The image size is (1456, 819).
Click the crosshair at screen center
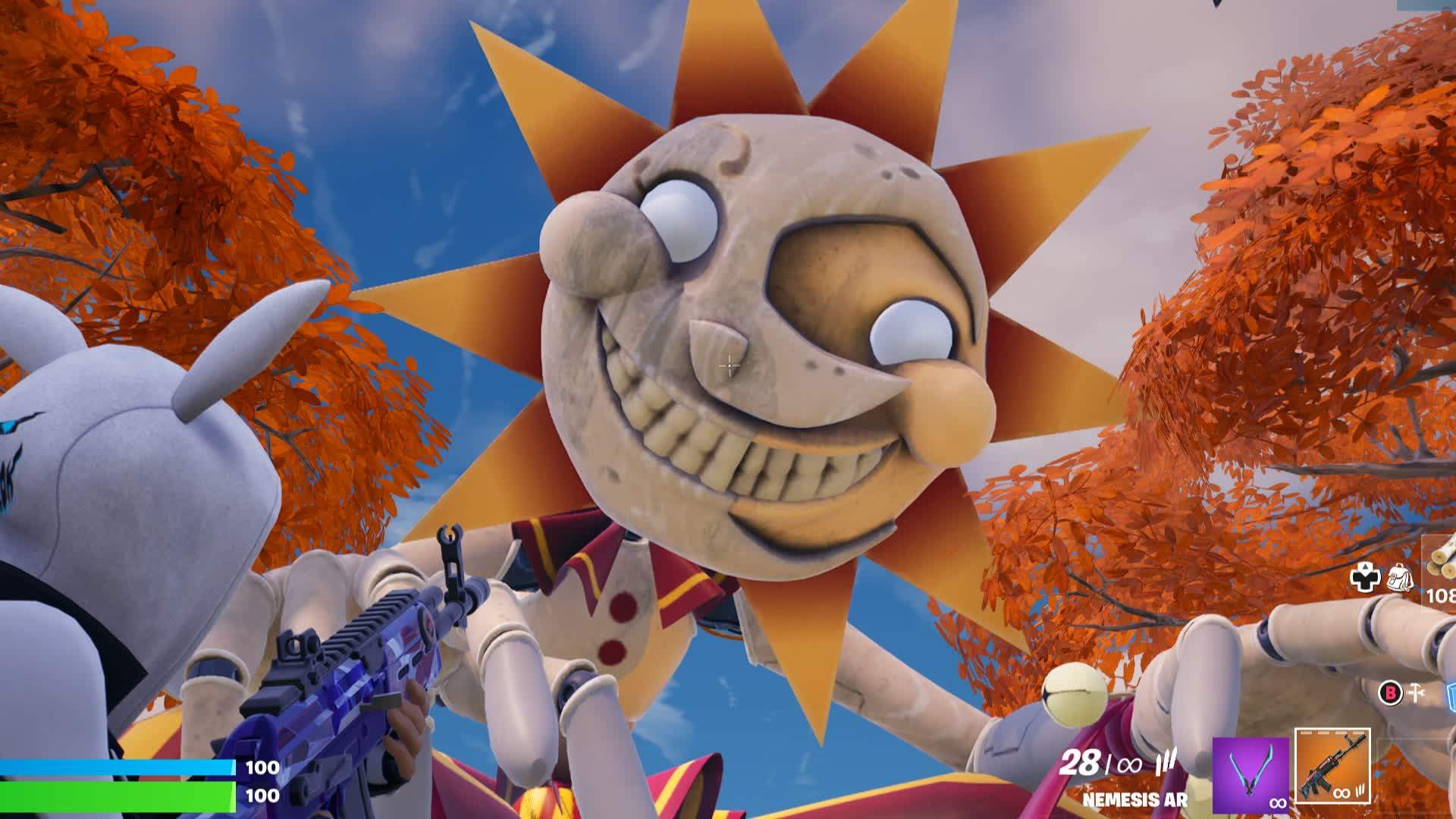click(728, 366)
